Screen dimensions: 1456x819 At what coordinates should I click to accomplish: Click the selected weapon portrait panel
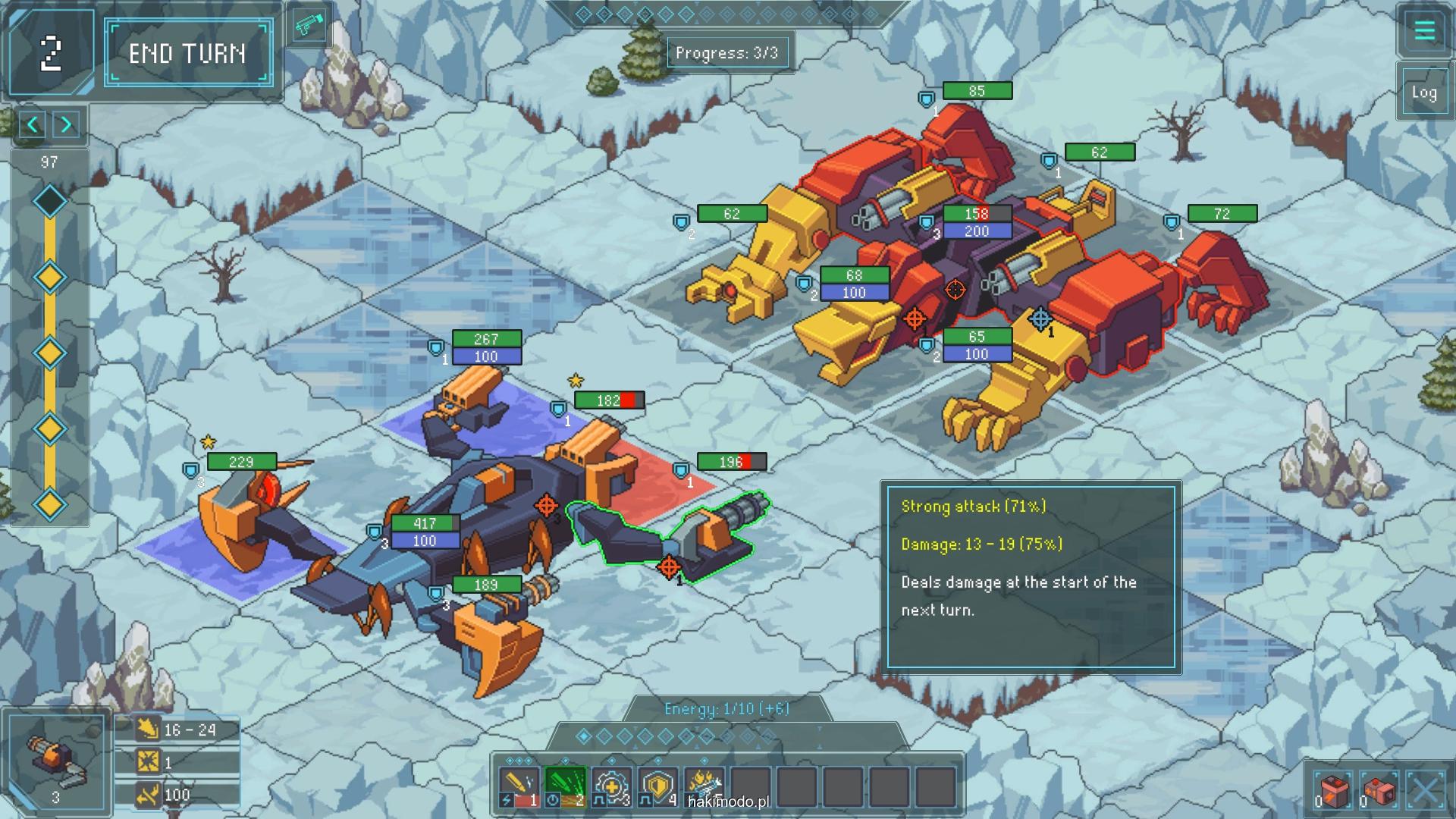[56, 762]
